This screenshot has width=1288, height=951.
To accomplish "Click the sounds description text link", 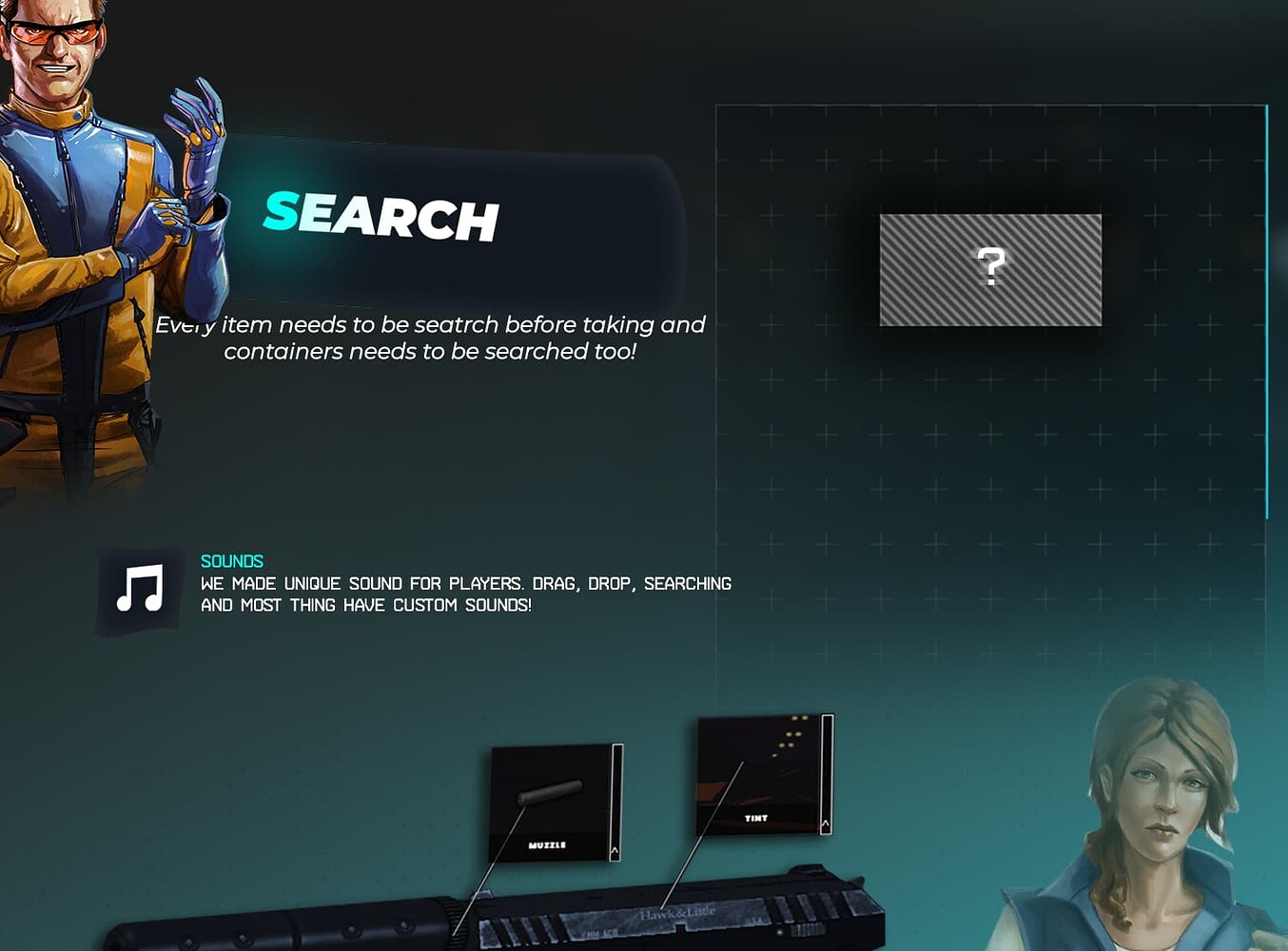I will (464, 593).
